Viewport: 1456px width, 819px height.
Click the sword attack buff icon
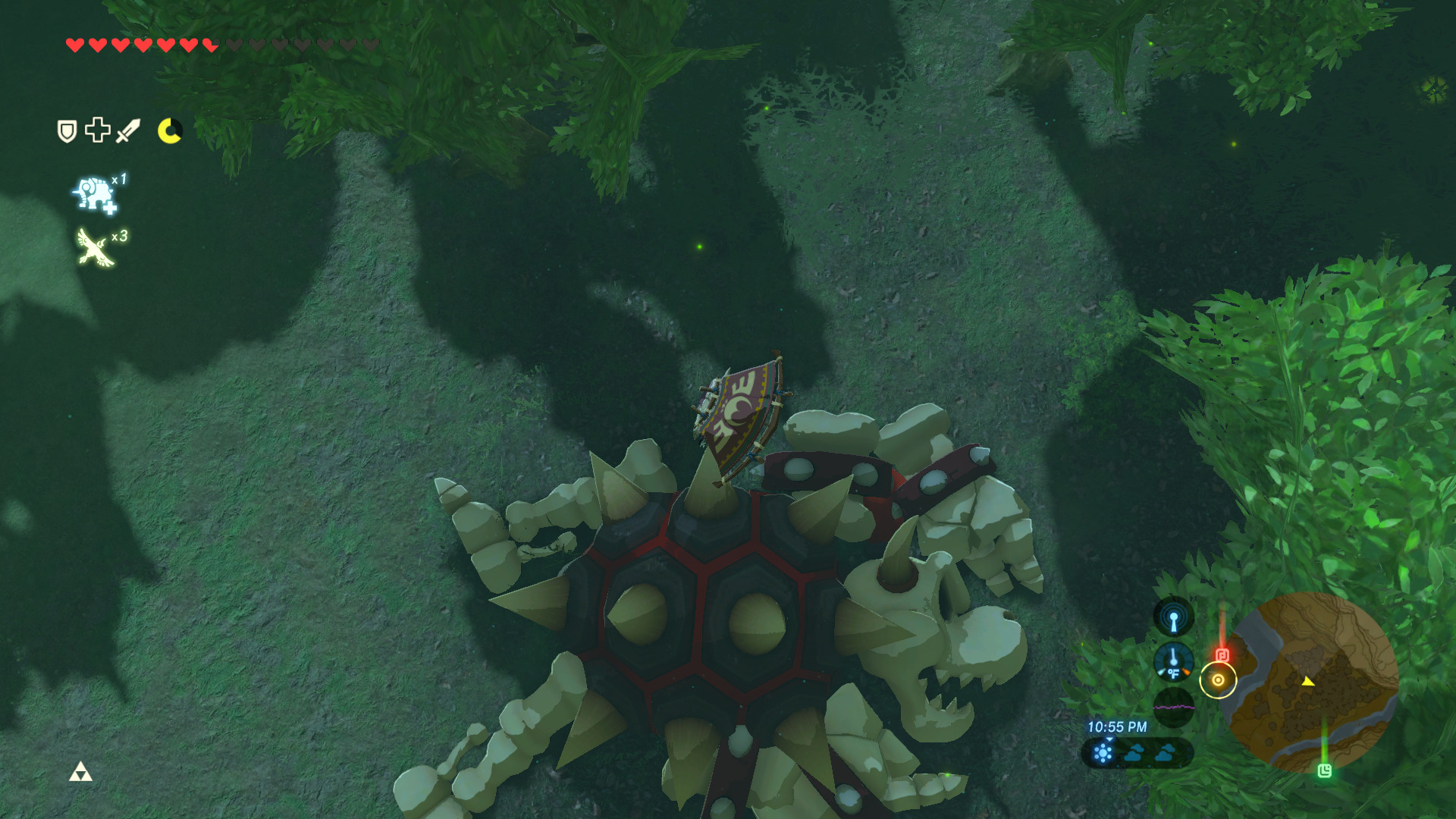(x=127, y=130)
